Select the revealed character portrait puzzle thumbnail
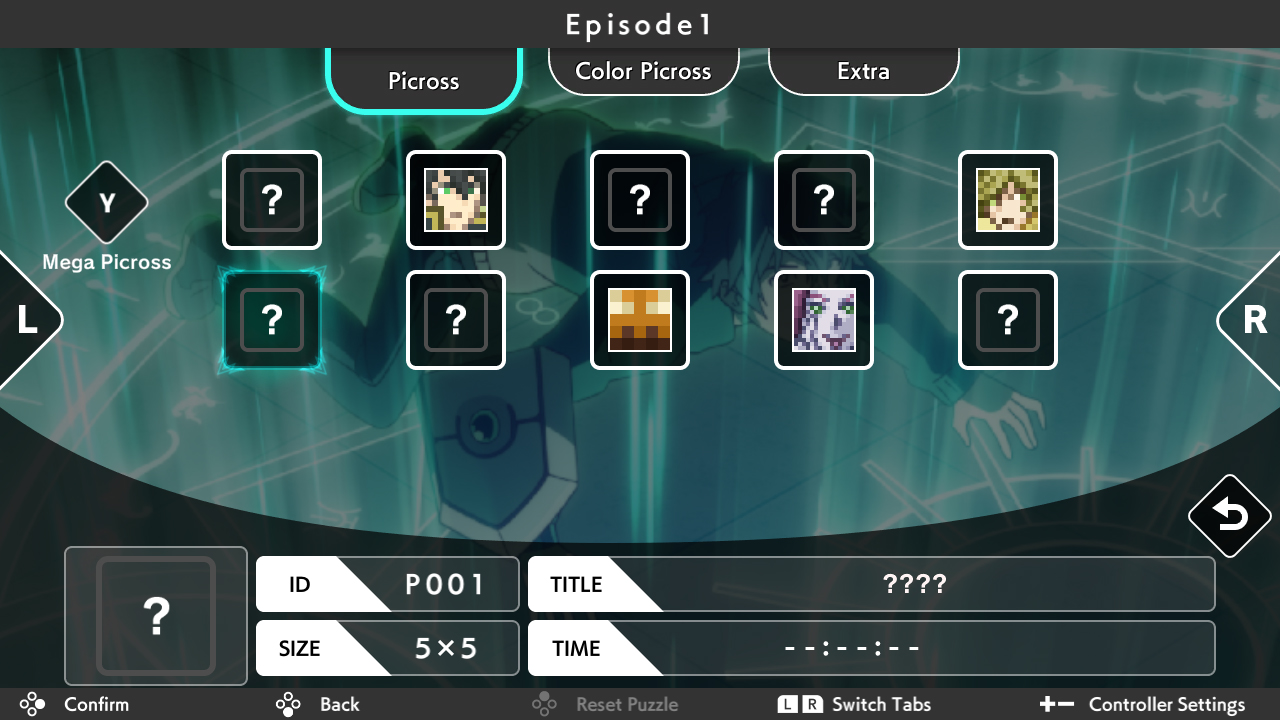Image resolution: width=1280 pixels, height=720 pixels. (x=456, y=200)
